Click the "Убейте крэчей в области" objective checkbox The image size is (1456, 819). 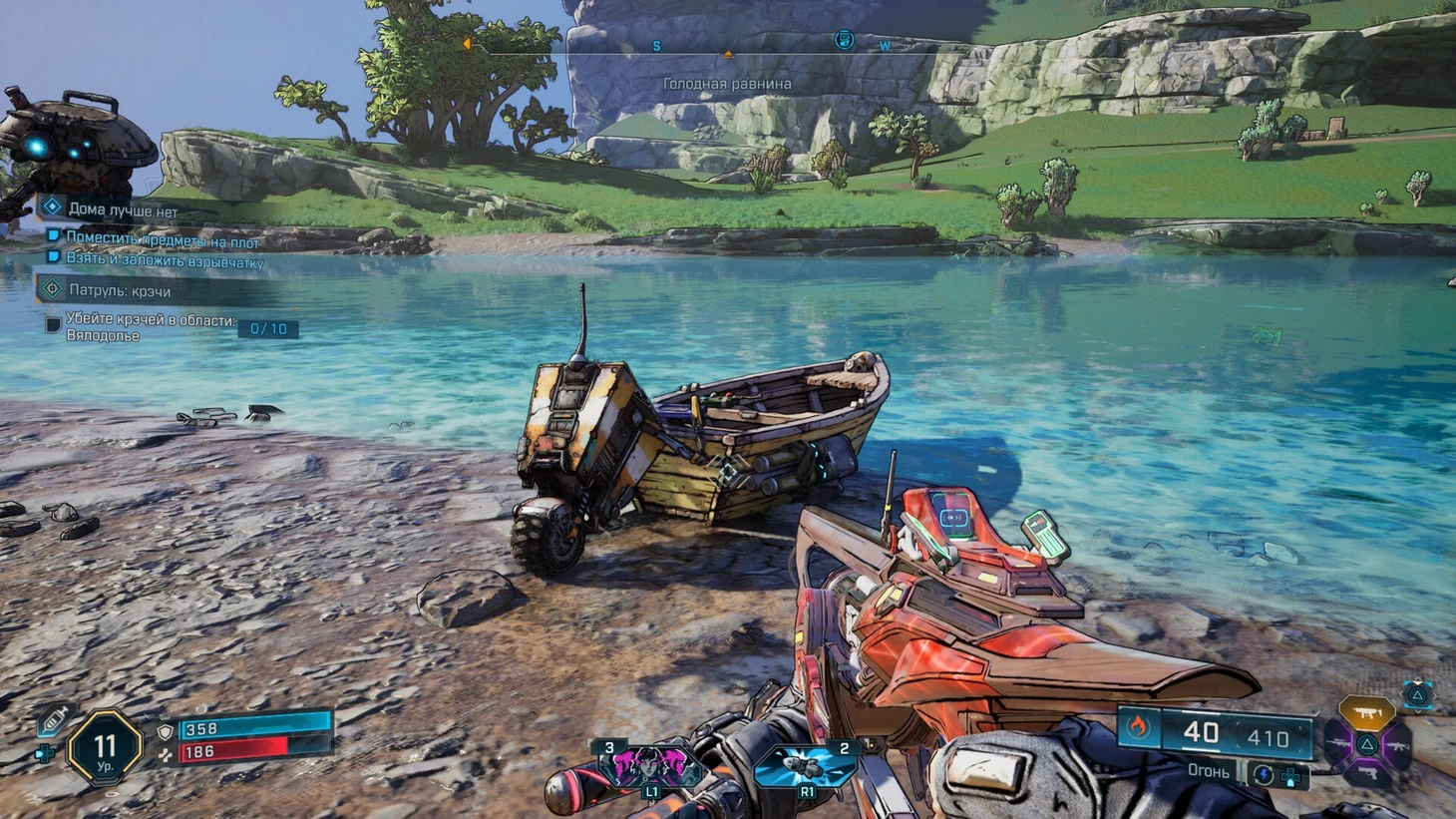53,325
